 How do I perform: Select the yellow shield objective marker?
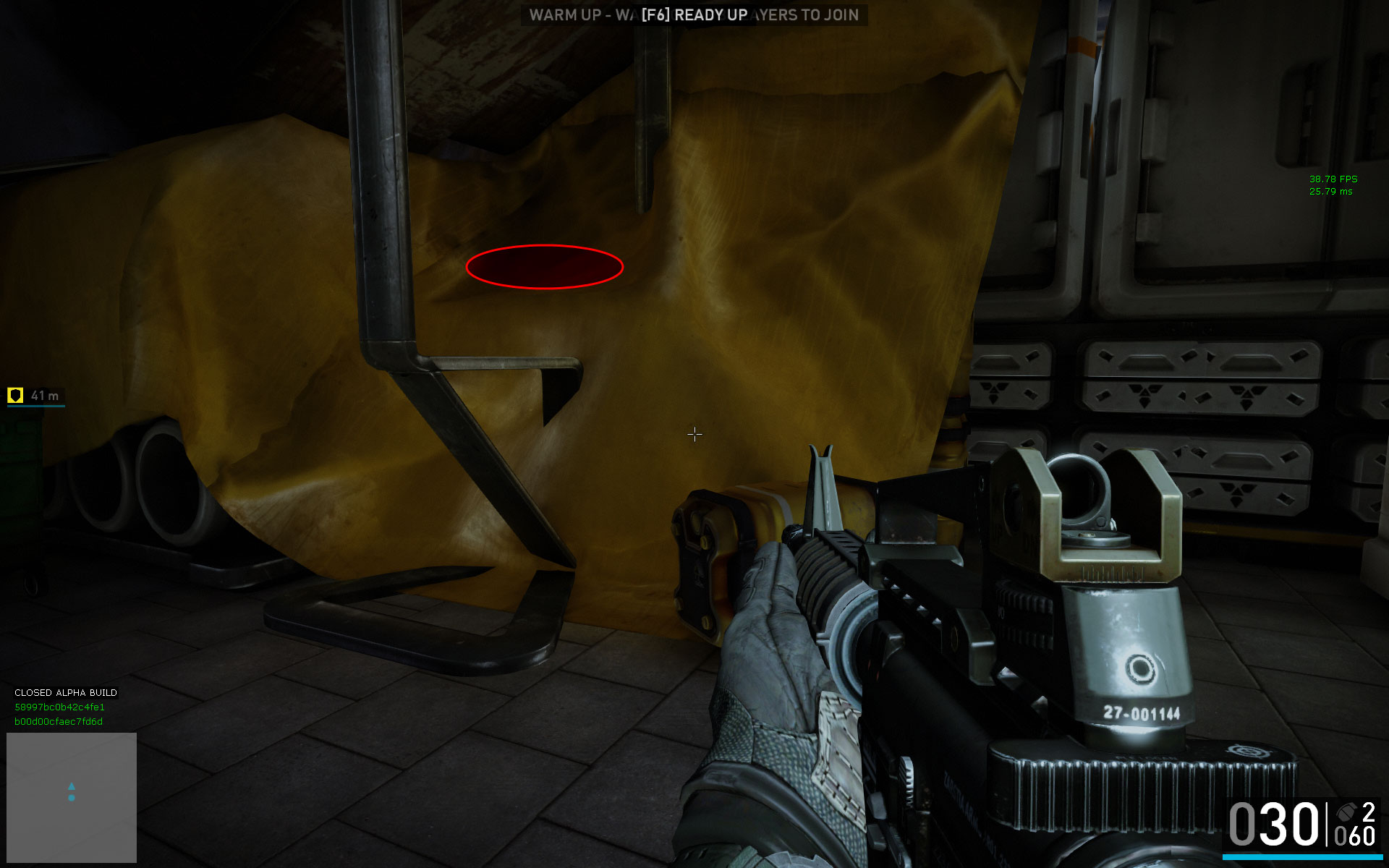pos(15,395)
